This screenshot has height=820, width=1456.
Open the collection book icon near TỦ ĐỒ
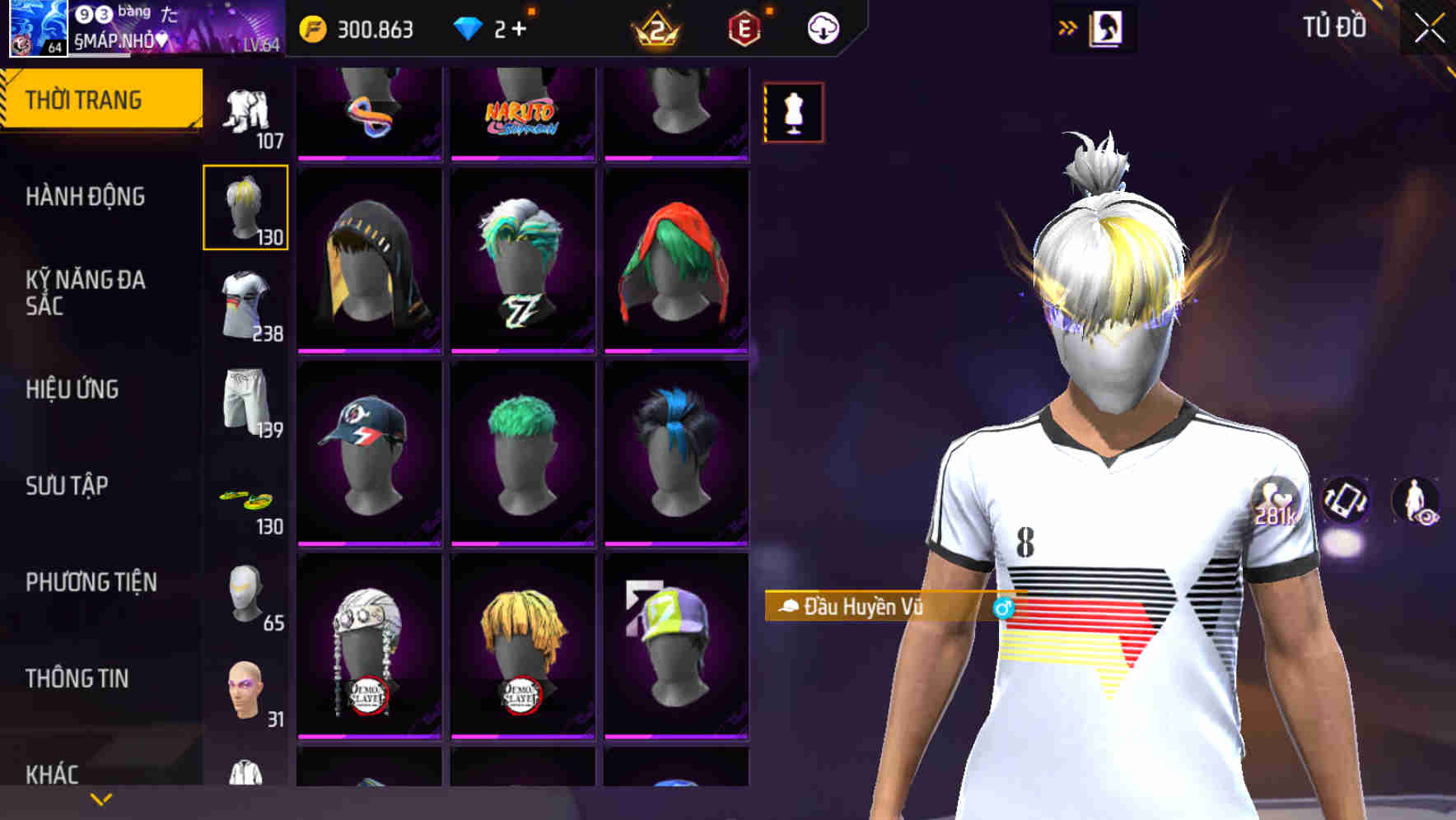click(x=1108, y=27)
